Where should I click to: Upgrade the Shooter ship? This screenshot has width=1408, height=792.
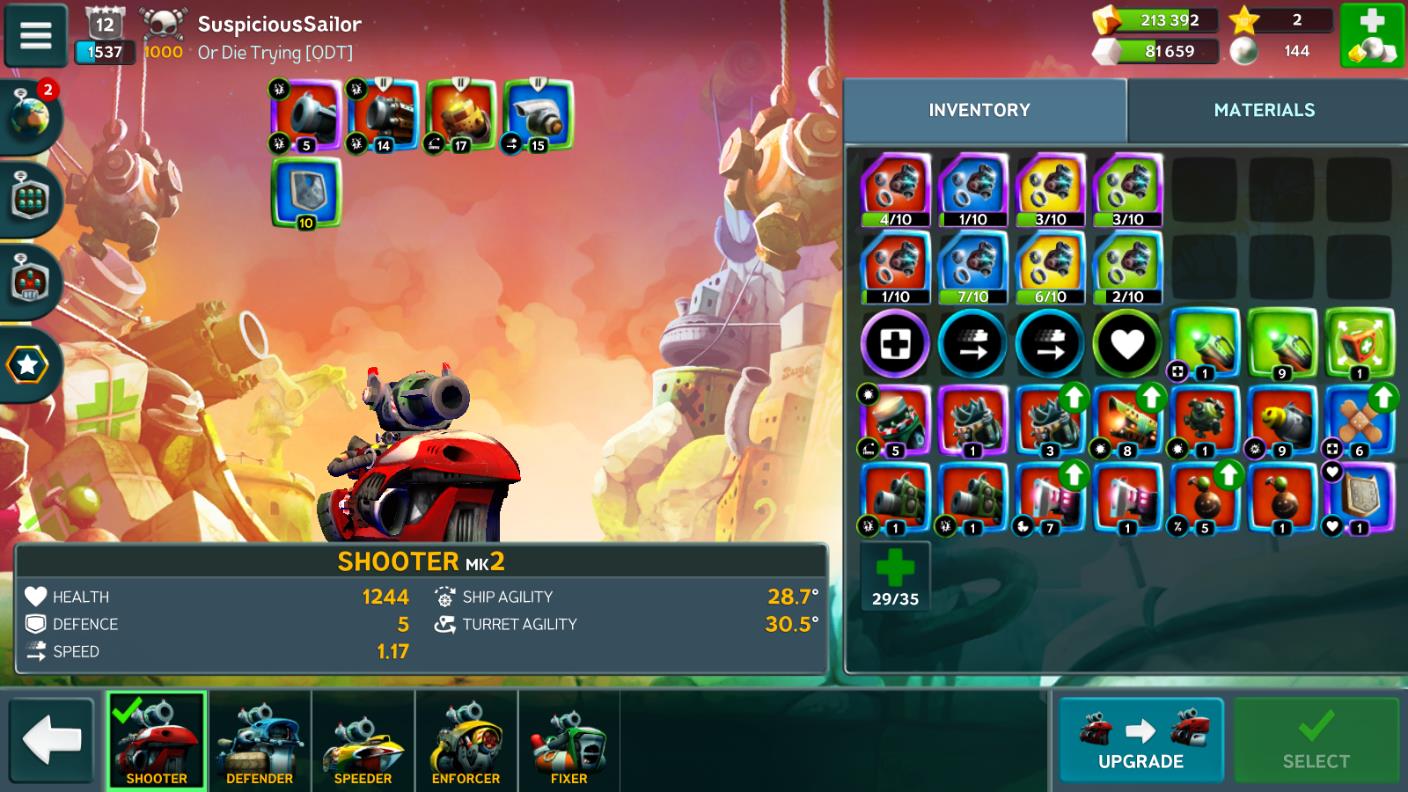pos(1140,739)
